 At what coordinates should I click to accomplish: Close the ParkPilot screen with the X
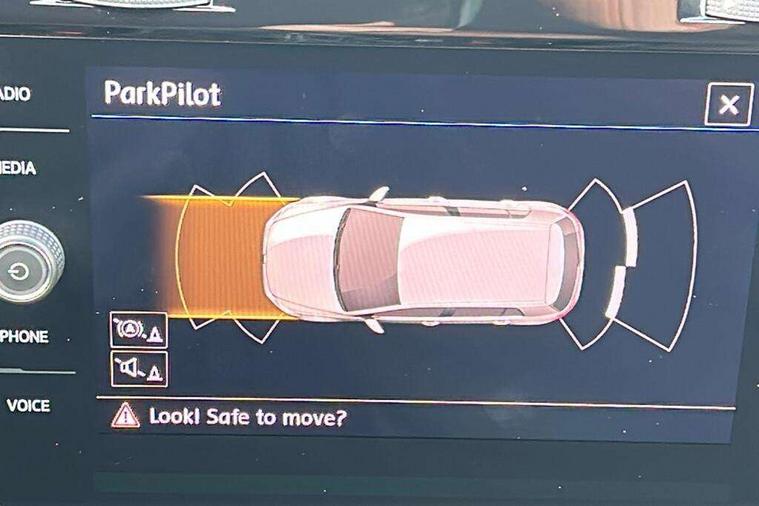pos(728,104)
